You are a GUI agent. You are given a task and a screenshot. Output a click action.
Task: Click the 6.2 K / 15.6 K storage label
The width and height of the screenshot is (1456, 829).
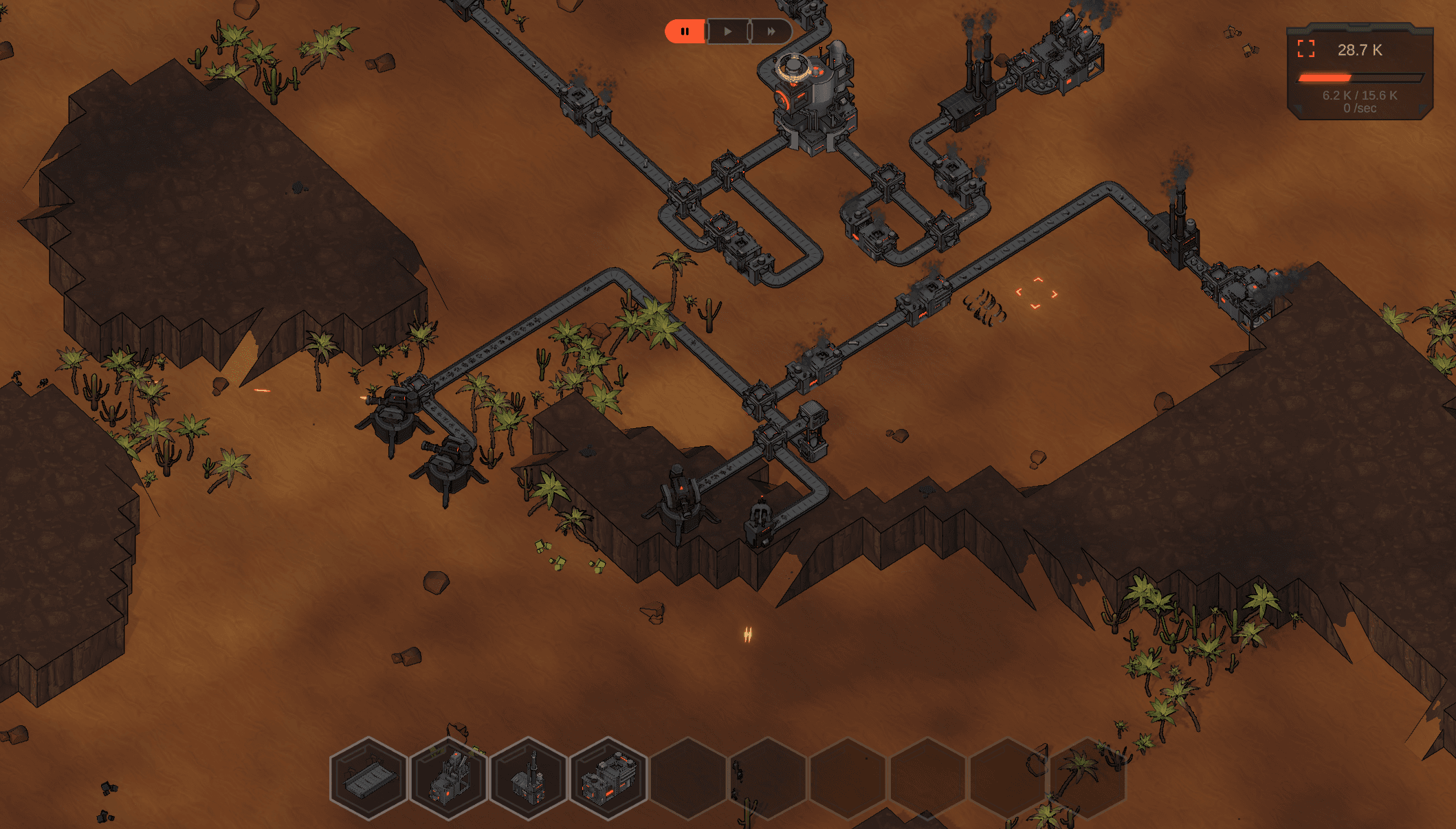[x=1358, y=96]
